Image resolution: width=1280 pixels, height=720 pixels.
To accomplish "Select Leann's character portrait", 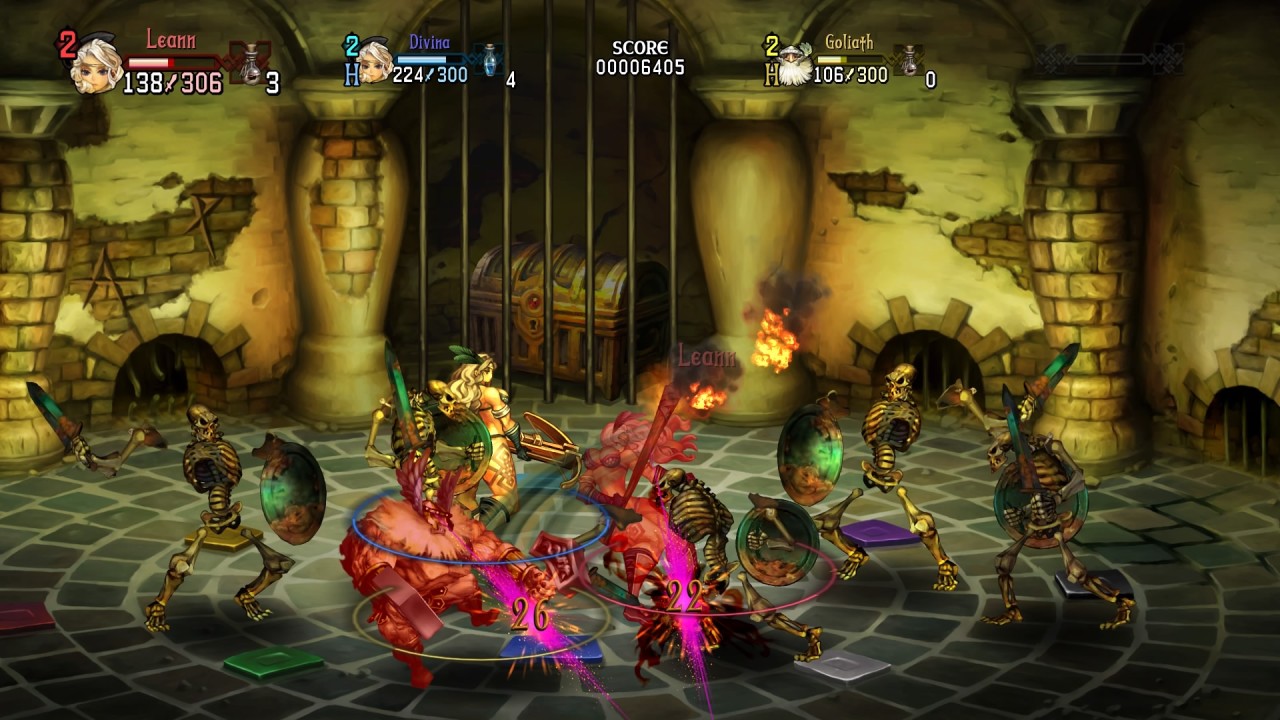I will [96, 65].
